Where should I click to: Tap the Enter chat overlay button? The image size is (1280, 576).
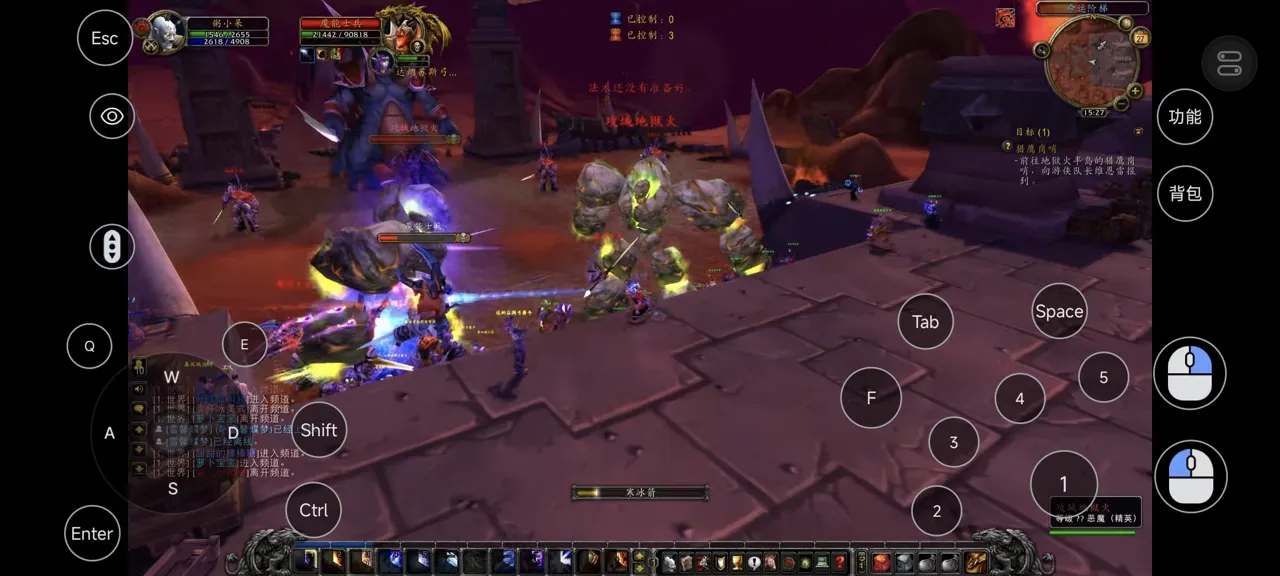(x=92, y=533)
